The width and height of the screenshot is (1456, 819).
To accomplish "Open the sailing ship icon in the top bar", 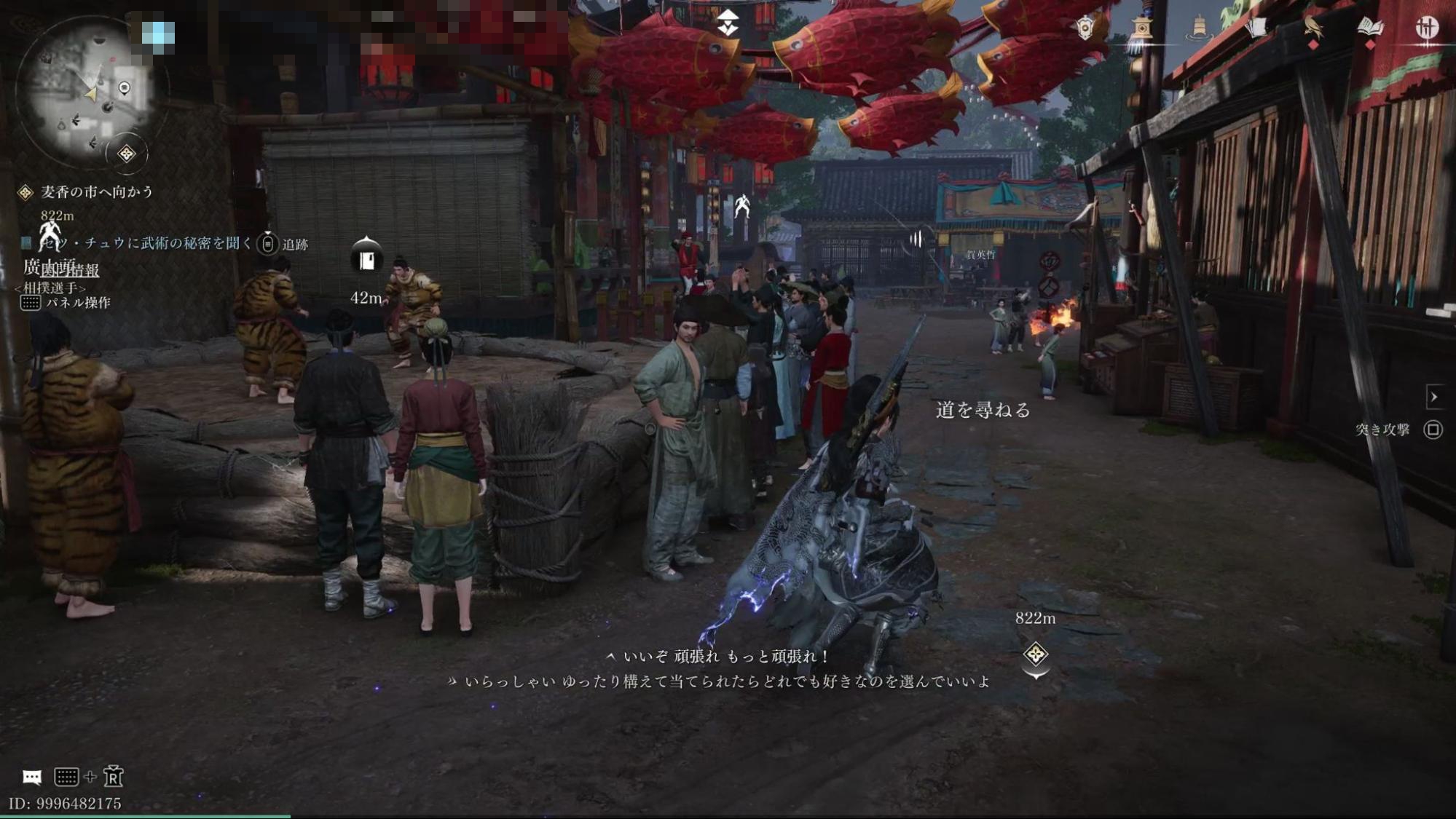I will pos(1199,28).
